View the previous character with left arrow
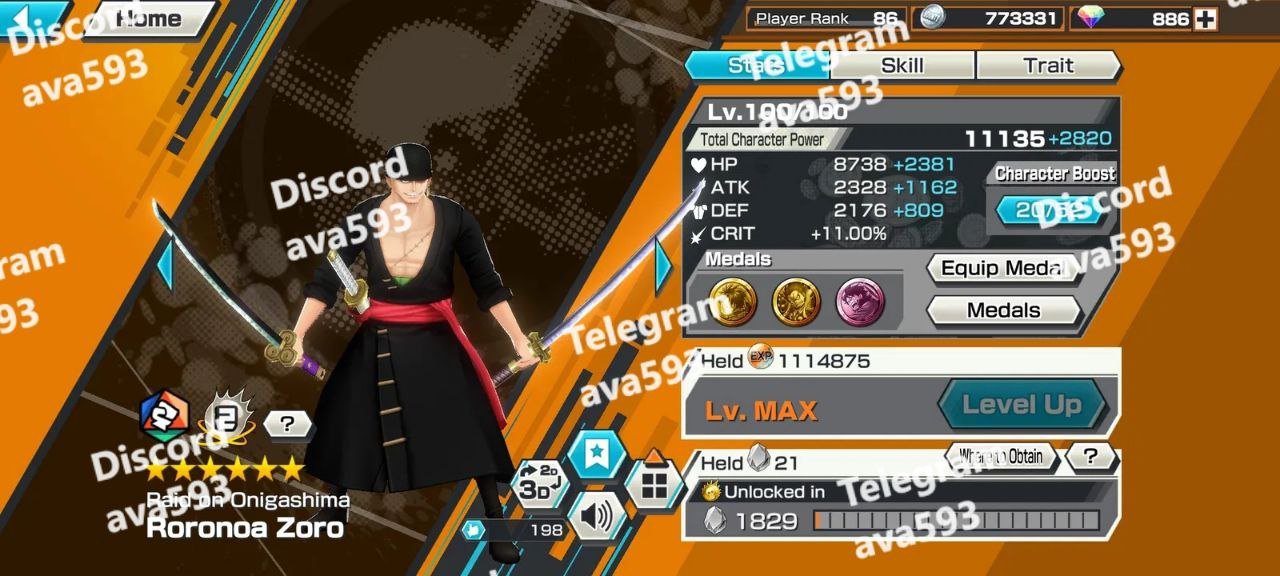Viewport: 1280px width, 576px height. (165, 266)
